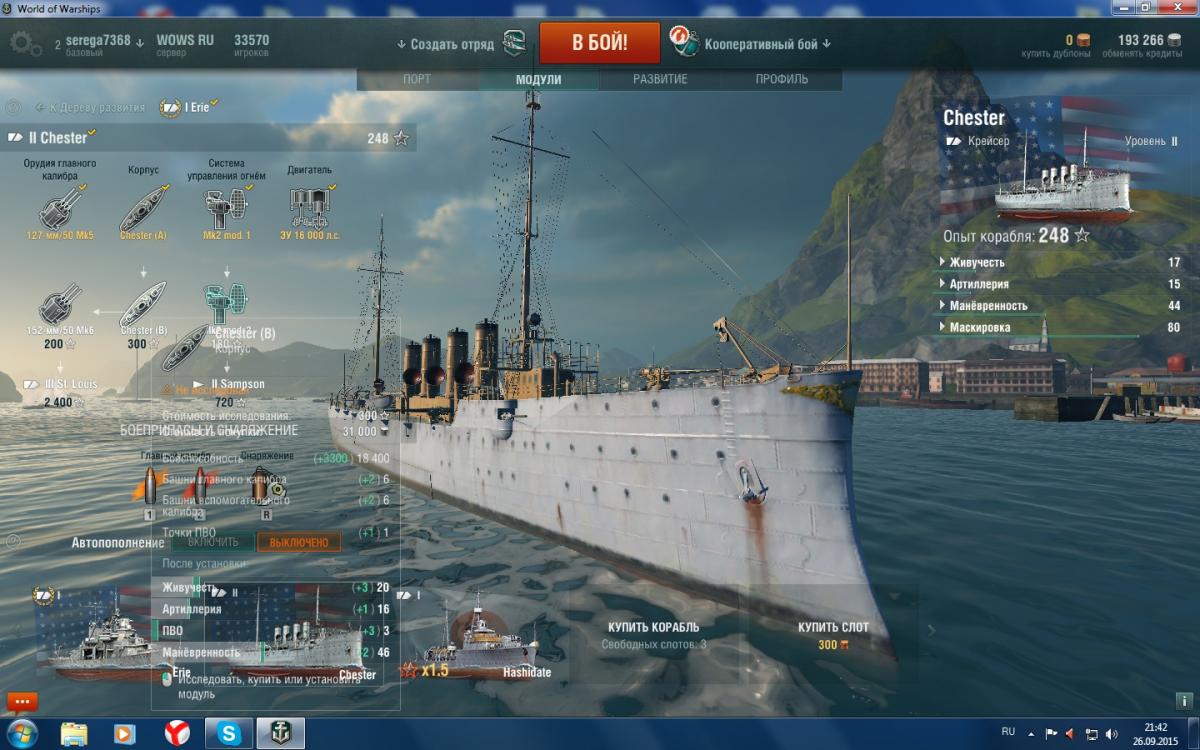Viewport: 1200px width, 750px height.
Task: Open the РАЗВИТИЕ tab
Action: 660,79
